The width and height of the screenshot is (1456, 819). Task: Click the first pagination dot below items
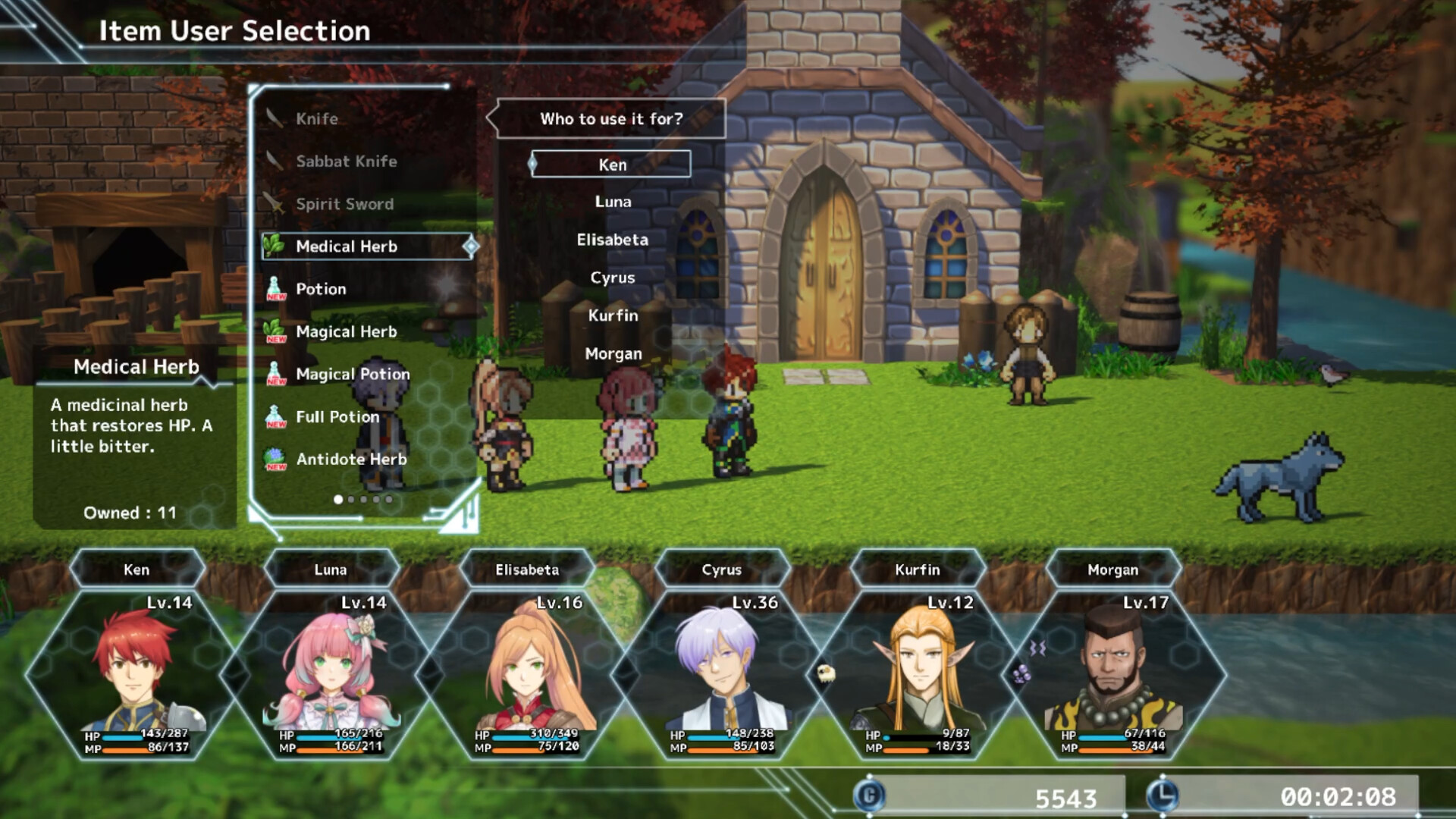coord(337,499)
